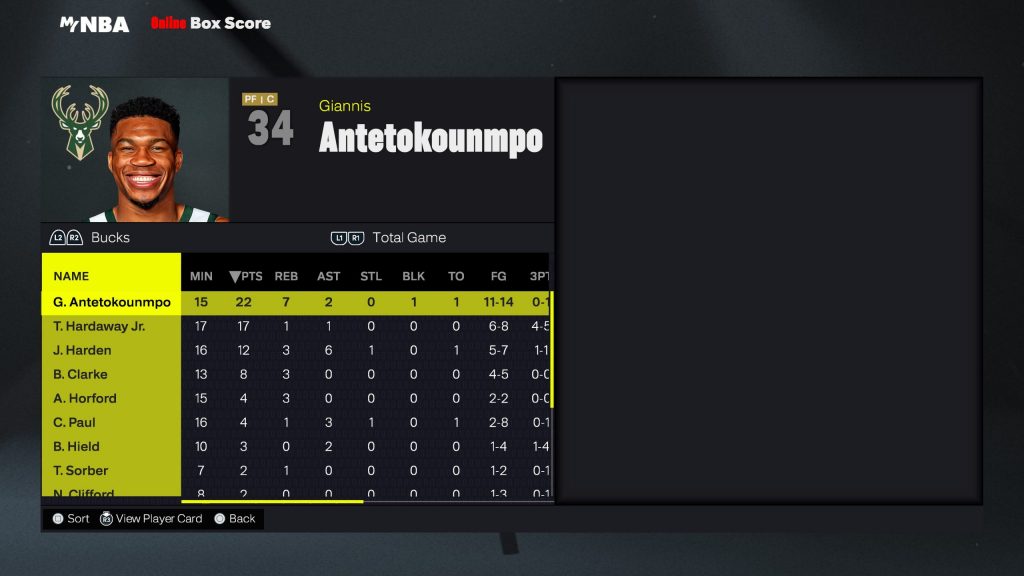
Task: Sort by the REB column header
Action: pyautogui.click(x=287, y=276)
